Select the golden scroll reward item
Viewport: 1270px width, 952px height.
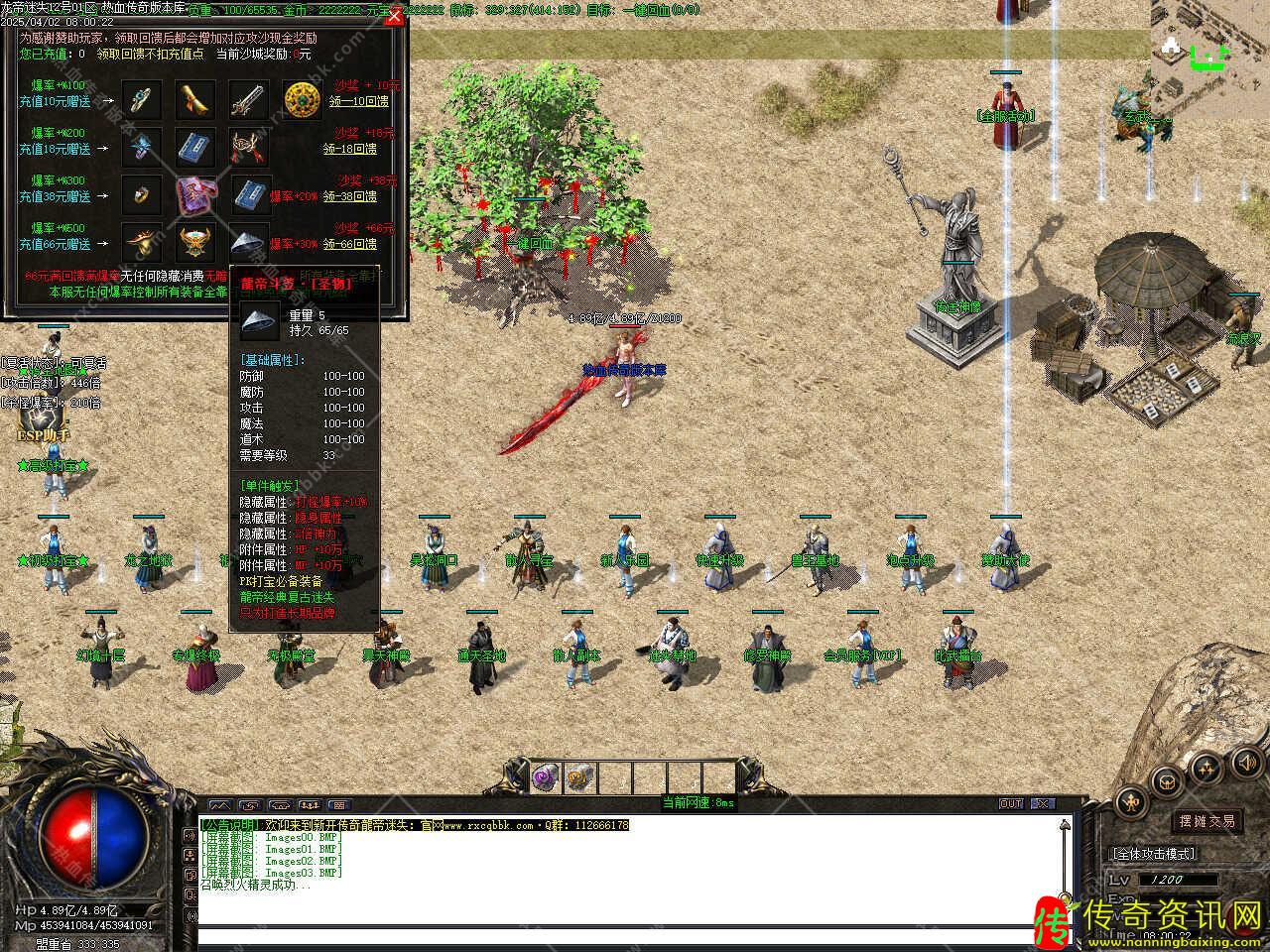click(x=194, y=99)
